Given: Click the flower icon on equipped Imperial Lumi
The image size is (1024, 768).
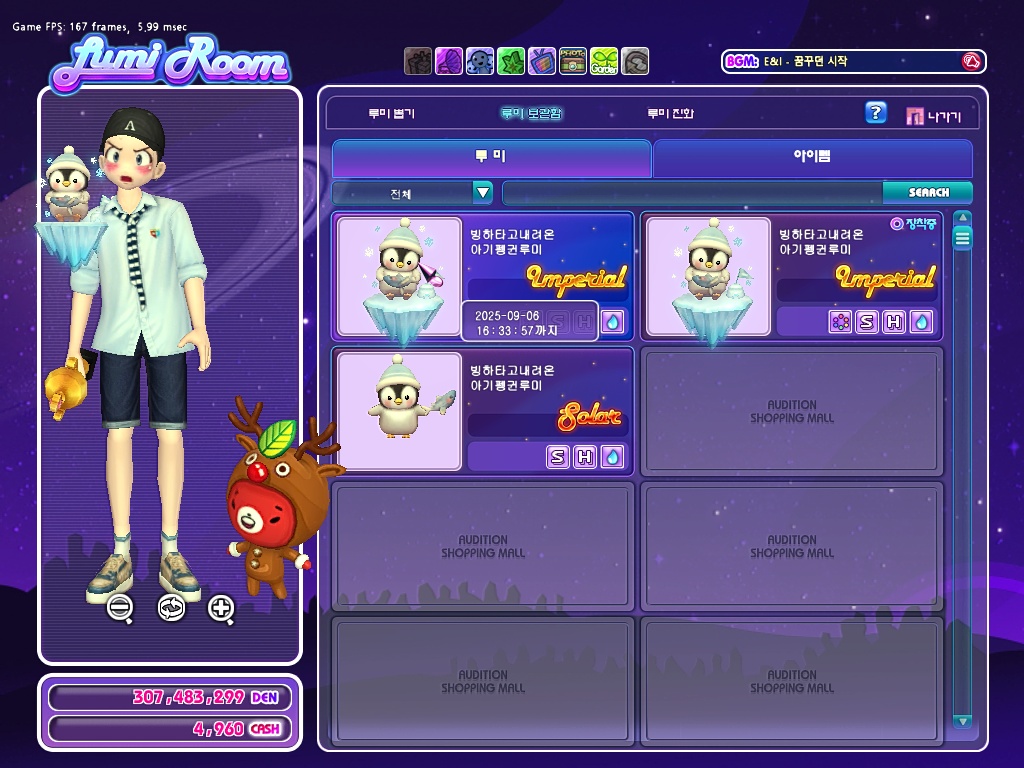Looking at the screenshot, I should (840, 322).
